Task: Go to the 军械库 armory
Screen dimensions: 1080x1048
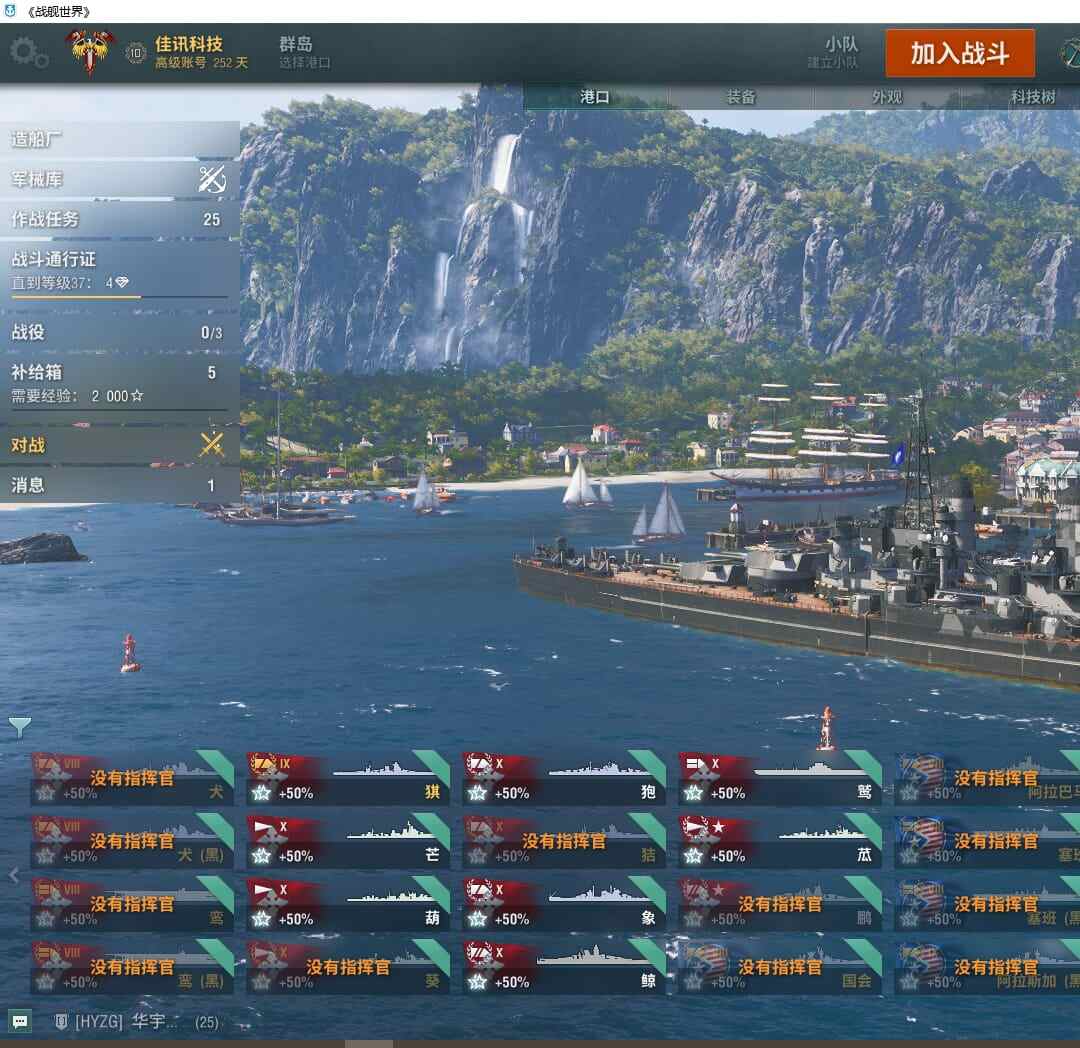Action: pyautogui.click(x=120, y=180)
